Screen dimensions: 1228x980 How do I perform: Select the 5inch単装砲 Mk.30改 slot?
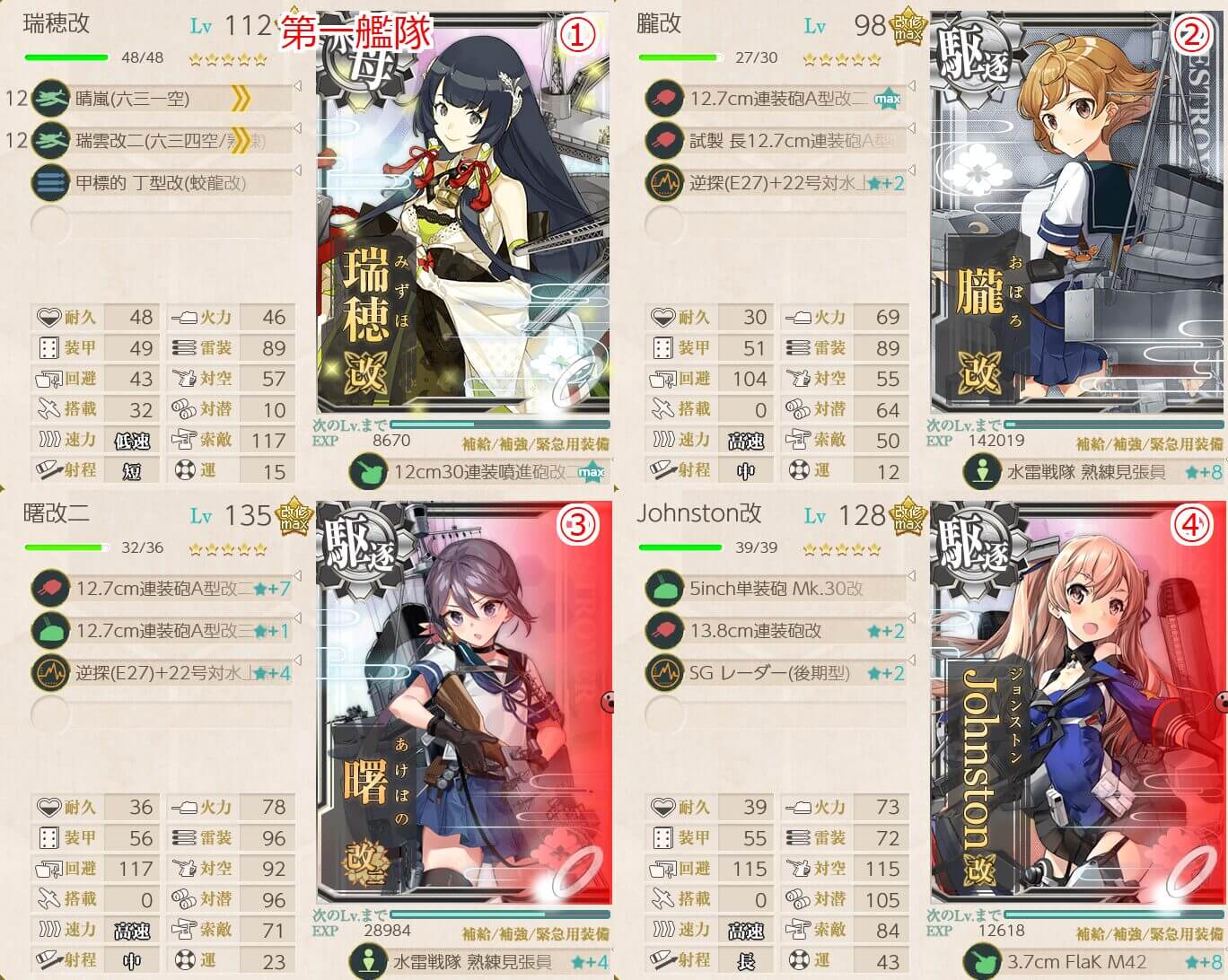tap(776, 589)
